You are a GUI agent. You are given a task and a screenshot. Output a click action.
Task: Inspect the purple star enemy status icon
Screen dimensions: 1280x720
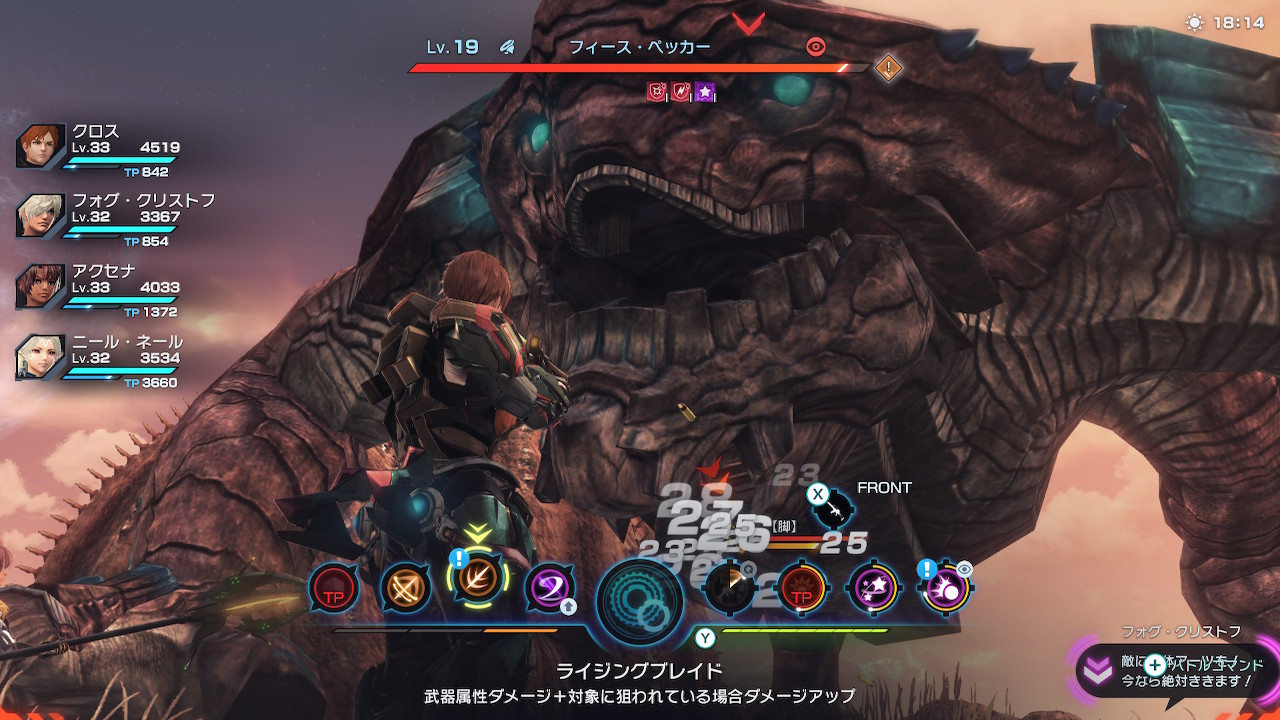point(705,92)
